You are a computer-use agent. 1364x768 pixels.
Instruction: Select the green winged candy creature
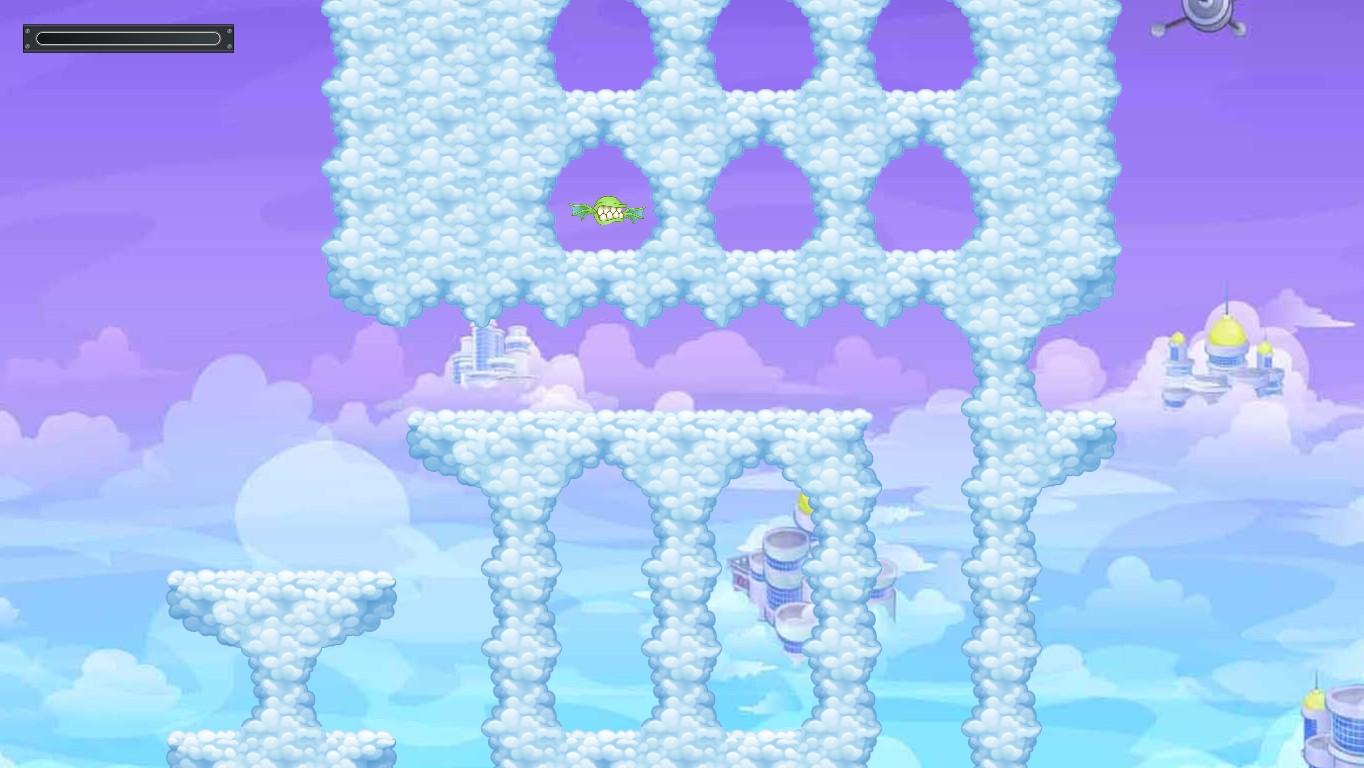click(x=608, y=210)
